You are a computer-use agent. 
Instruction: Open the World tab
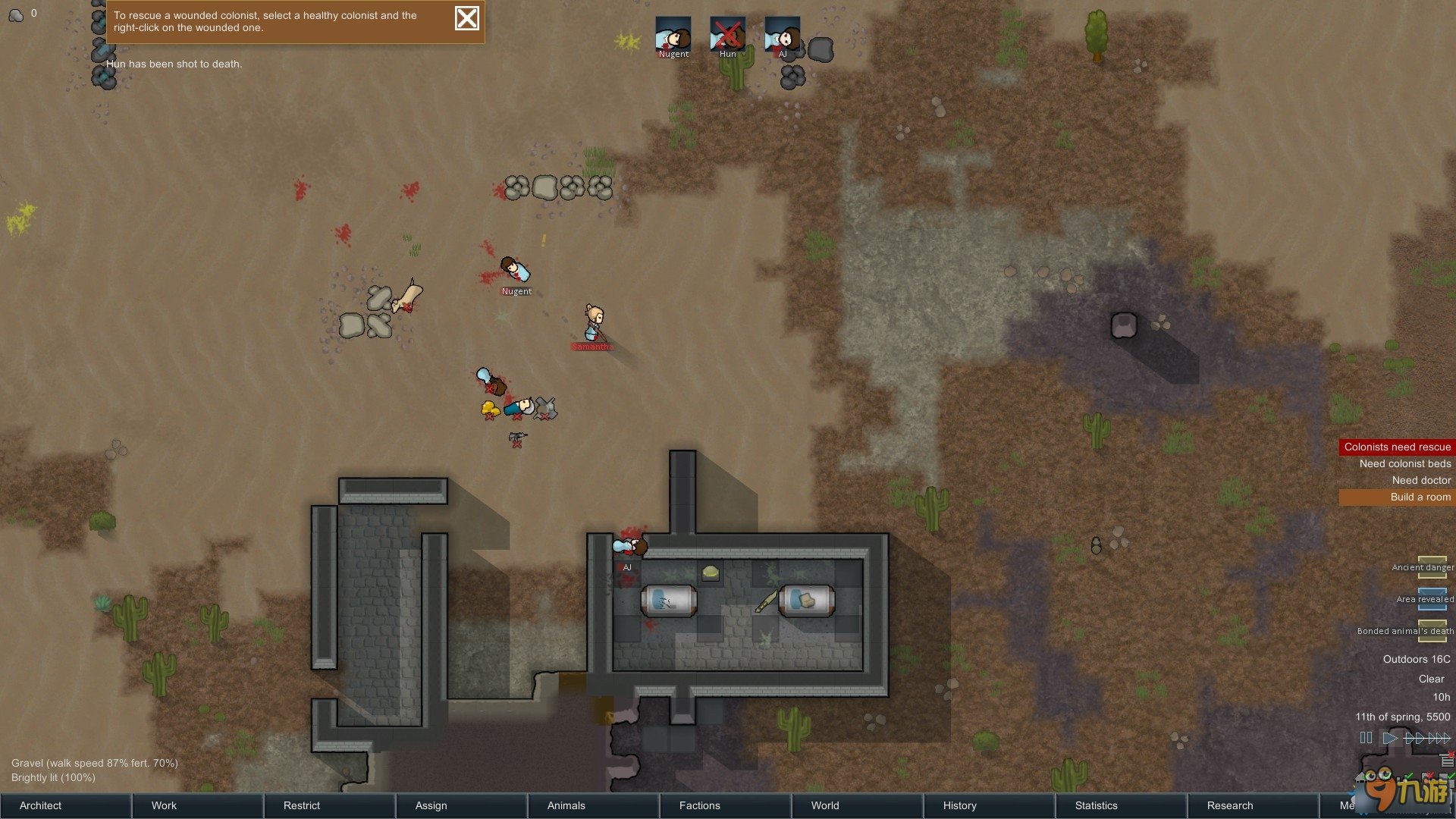click(x=858, y=805)
